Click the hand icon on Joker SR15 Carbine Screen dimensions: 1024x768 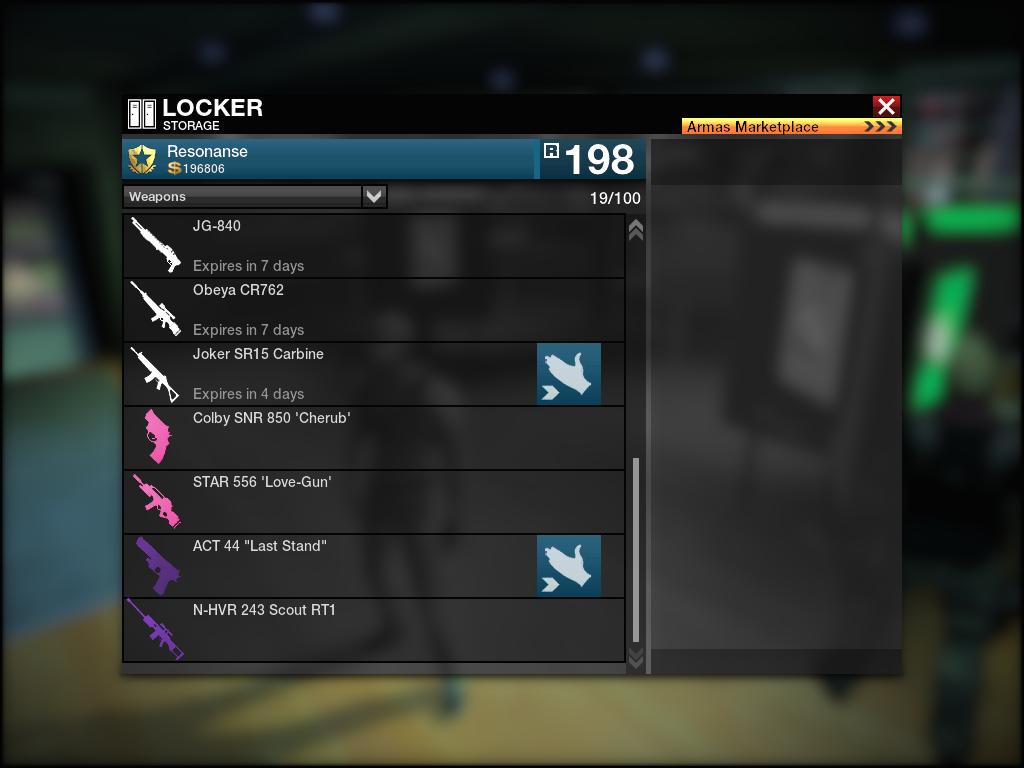point(569,374)
